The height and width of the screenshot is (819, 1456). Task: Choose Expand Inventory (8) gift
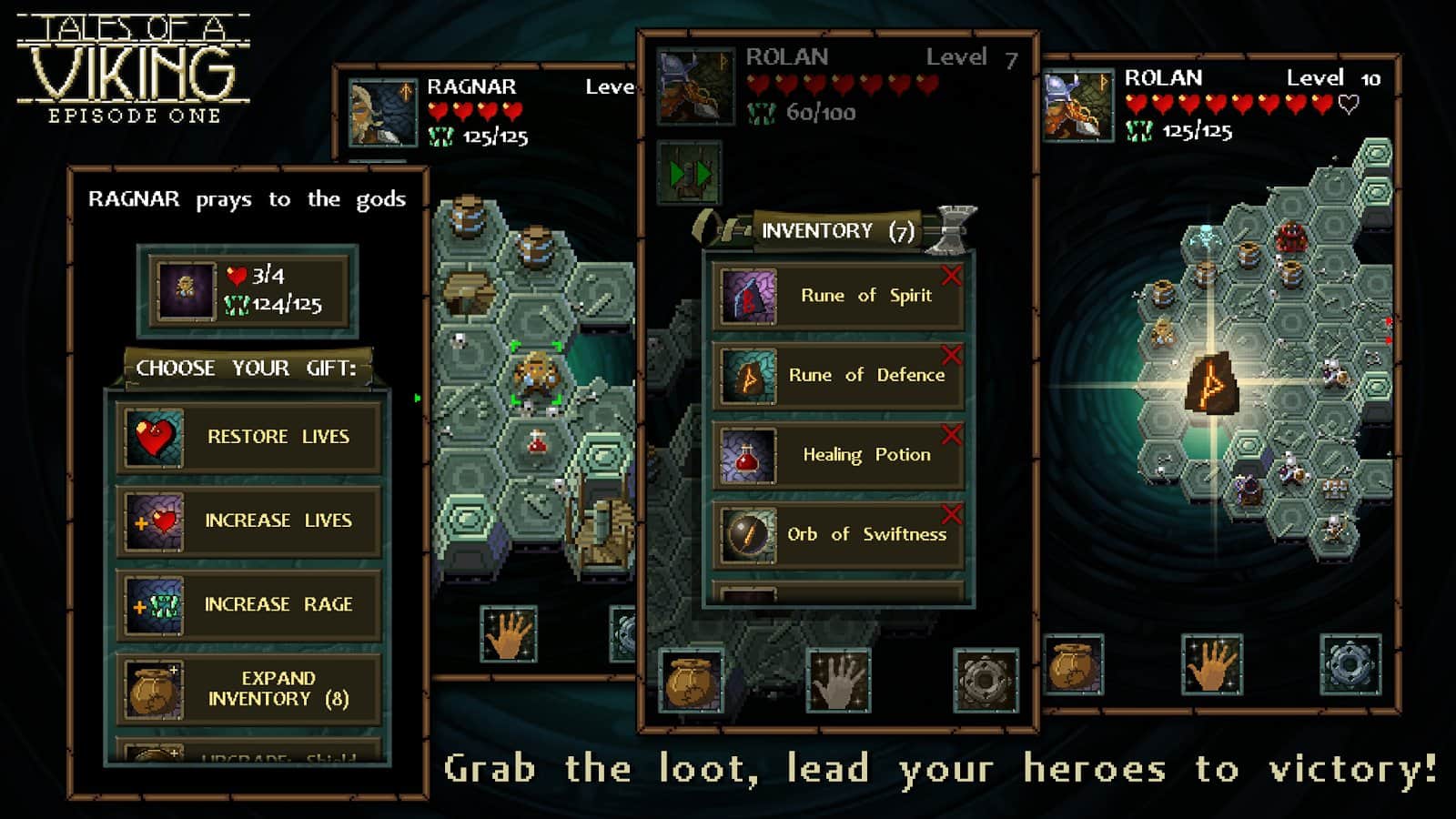tap(248, 689)
